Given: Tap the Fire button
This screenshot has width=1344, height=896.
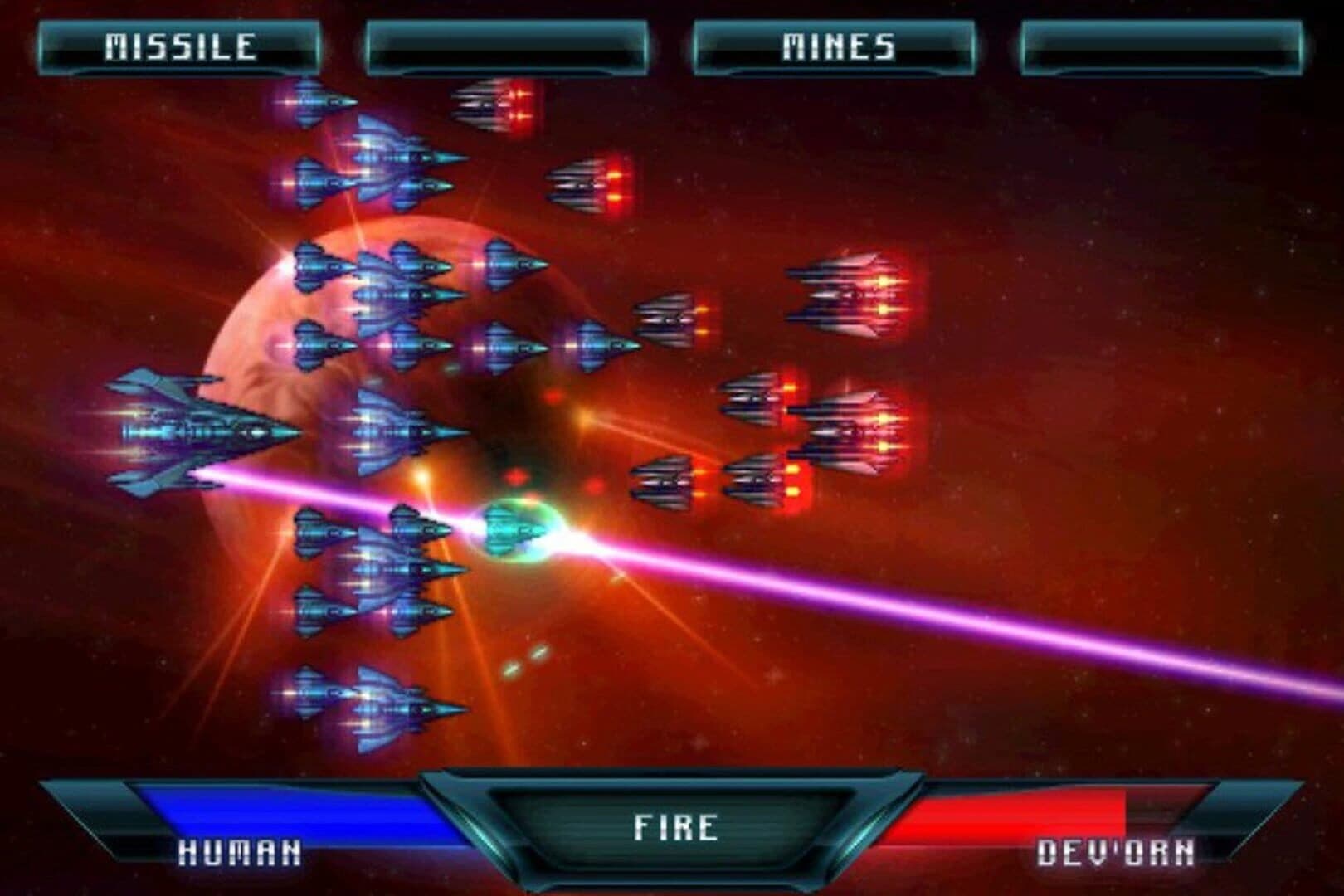Looking at the screenshot, I should [674, 826].
